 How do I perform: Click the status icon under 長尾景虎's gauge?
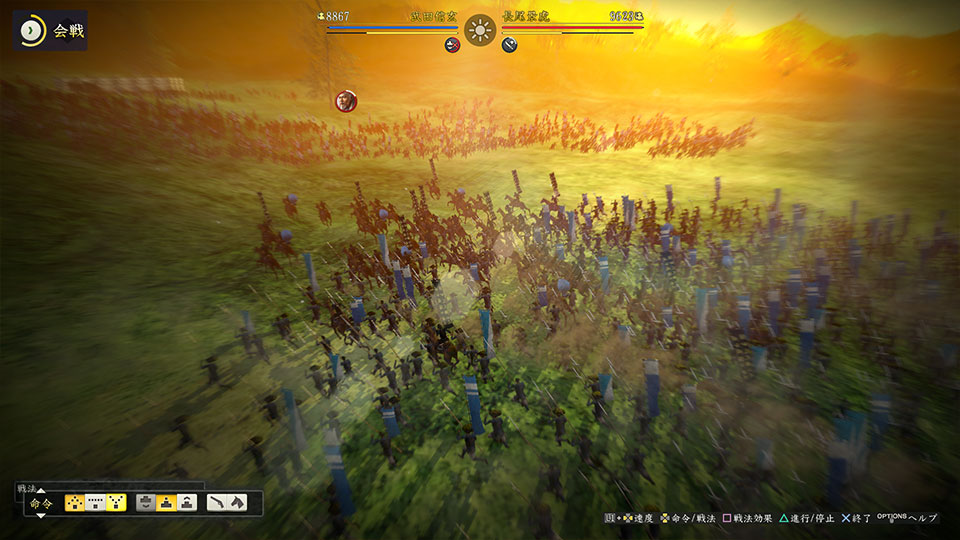point(510,45)
